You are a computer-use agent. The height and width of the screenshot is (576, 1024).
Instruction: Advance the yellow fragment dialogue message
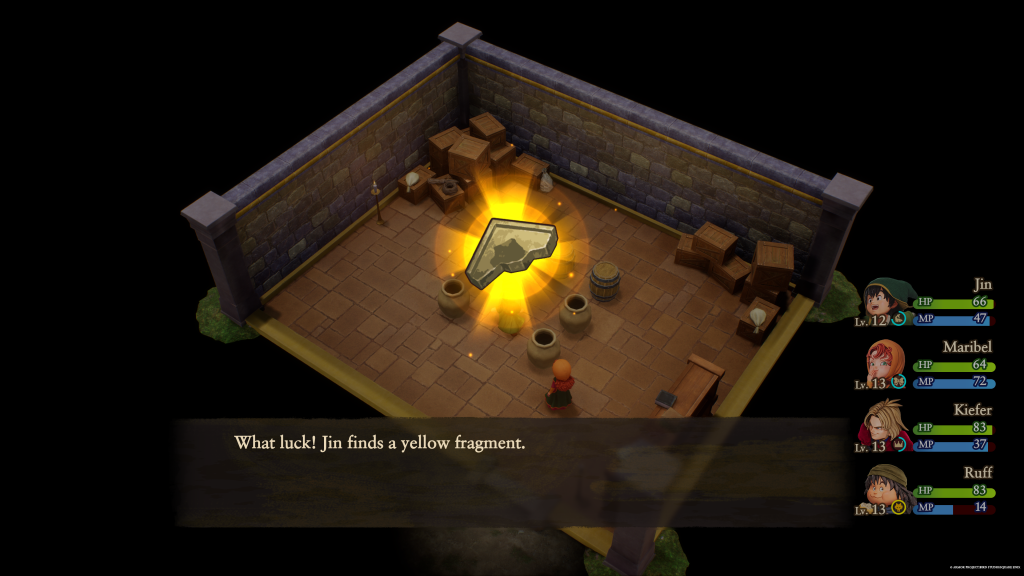pyautogui.click(x=510, y=471)
